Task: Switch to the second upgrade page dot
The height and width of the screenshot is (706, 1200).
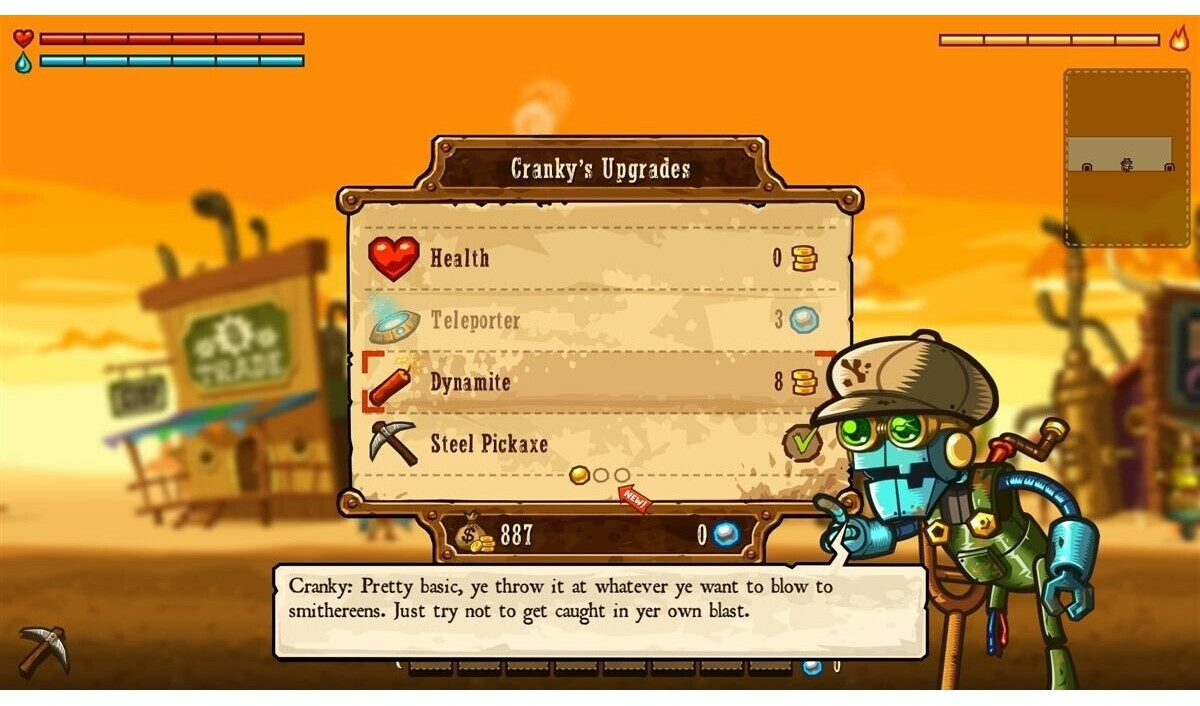Action: (x=601, y=475)
